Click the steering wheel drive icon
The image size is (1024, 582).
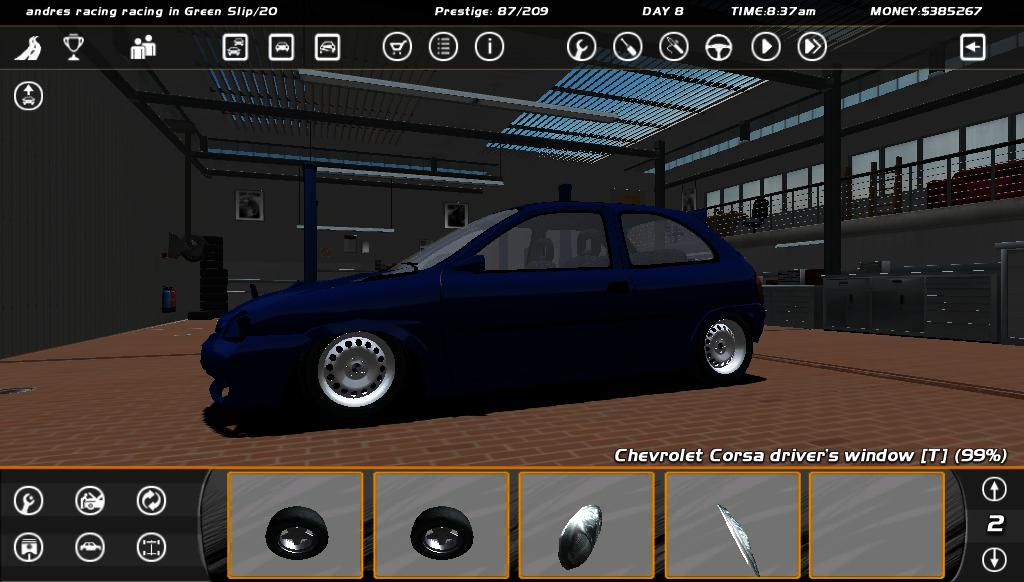pos(719,47)
